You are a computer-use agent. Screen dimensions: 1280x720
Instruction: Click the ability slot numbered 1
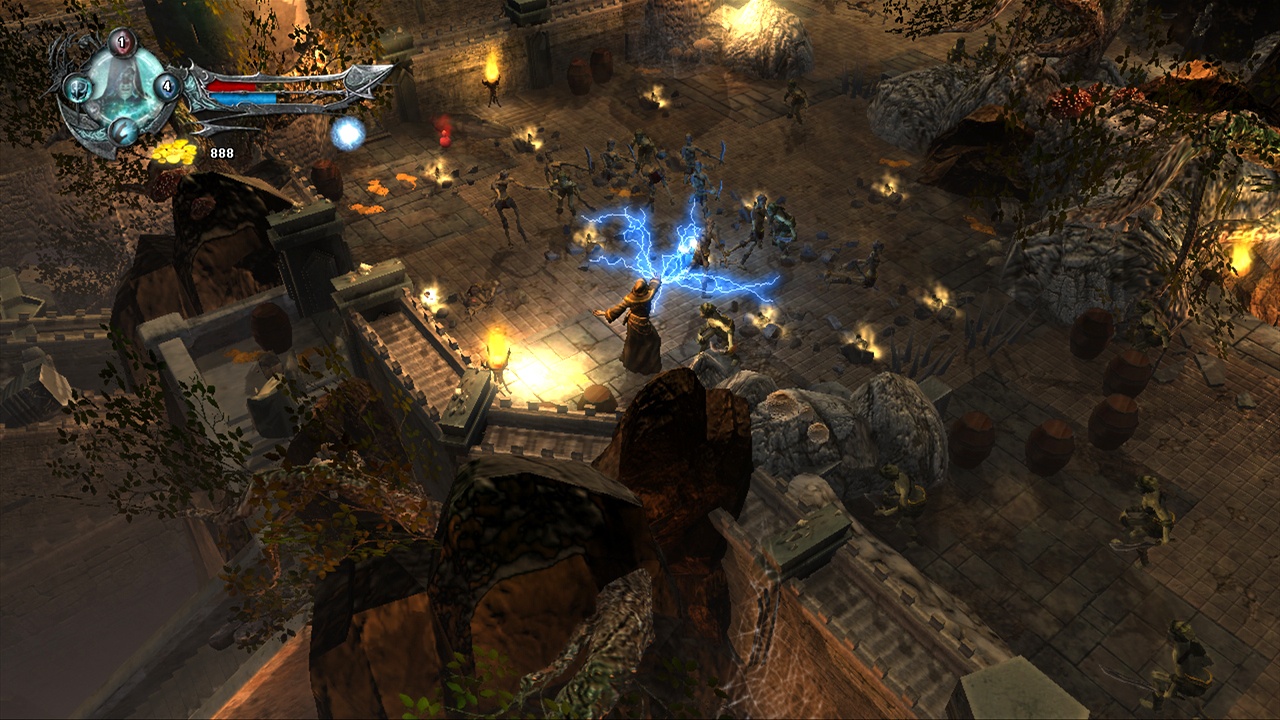[x=120, y=41]
